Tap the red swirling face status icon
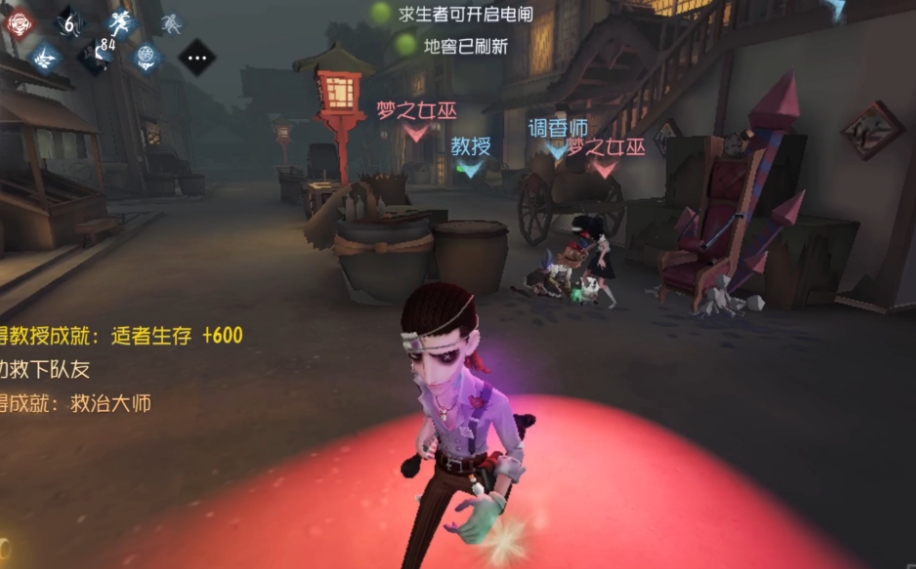The height and width of the screenshot is (569, 916). 19,21
